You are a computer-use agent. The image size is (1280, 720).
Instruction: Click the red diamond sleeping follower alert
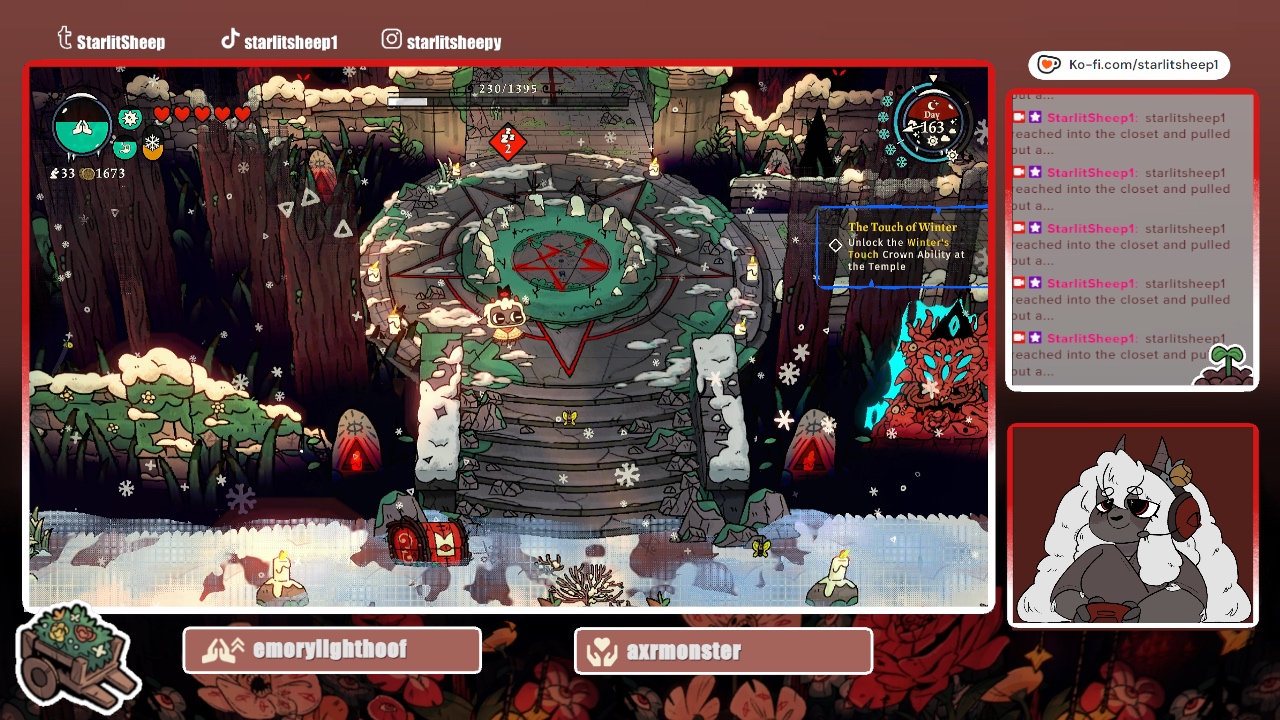click(507, 142)
